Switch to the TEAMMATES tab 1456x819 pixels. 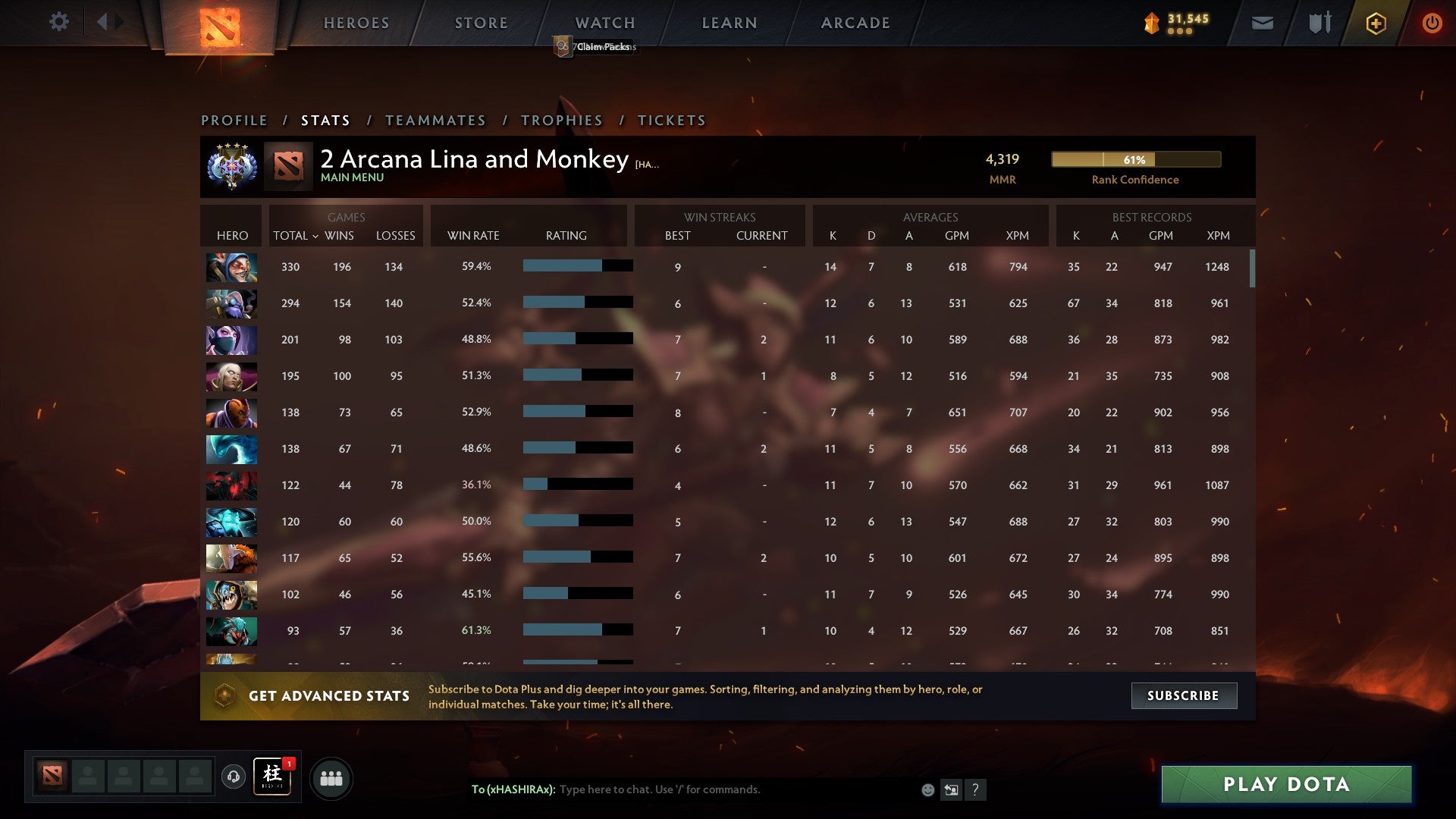[x=436, y=120]
